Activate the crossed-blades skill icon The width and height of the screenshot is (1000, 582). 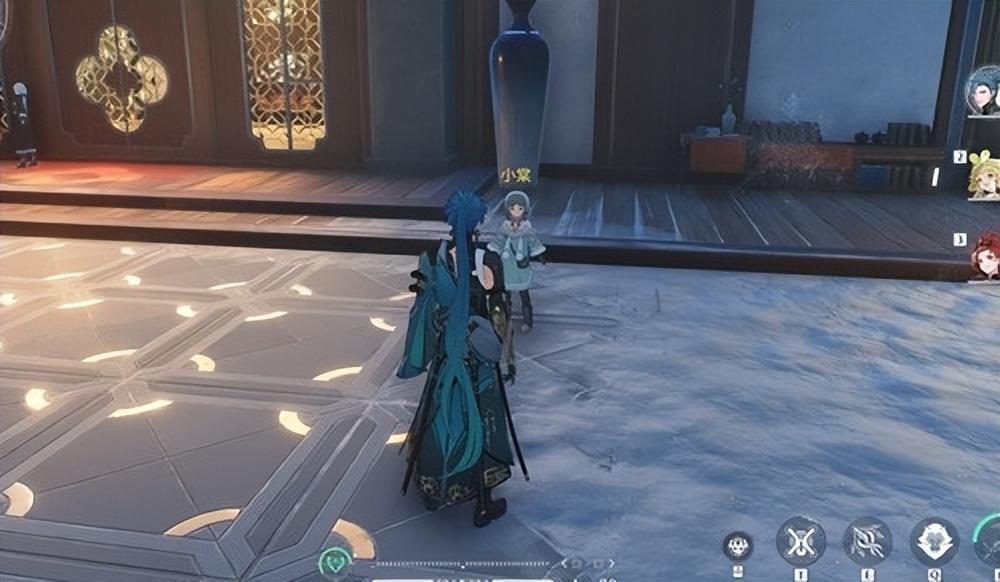[x=800, y=541]
